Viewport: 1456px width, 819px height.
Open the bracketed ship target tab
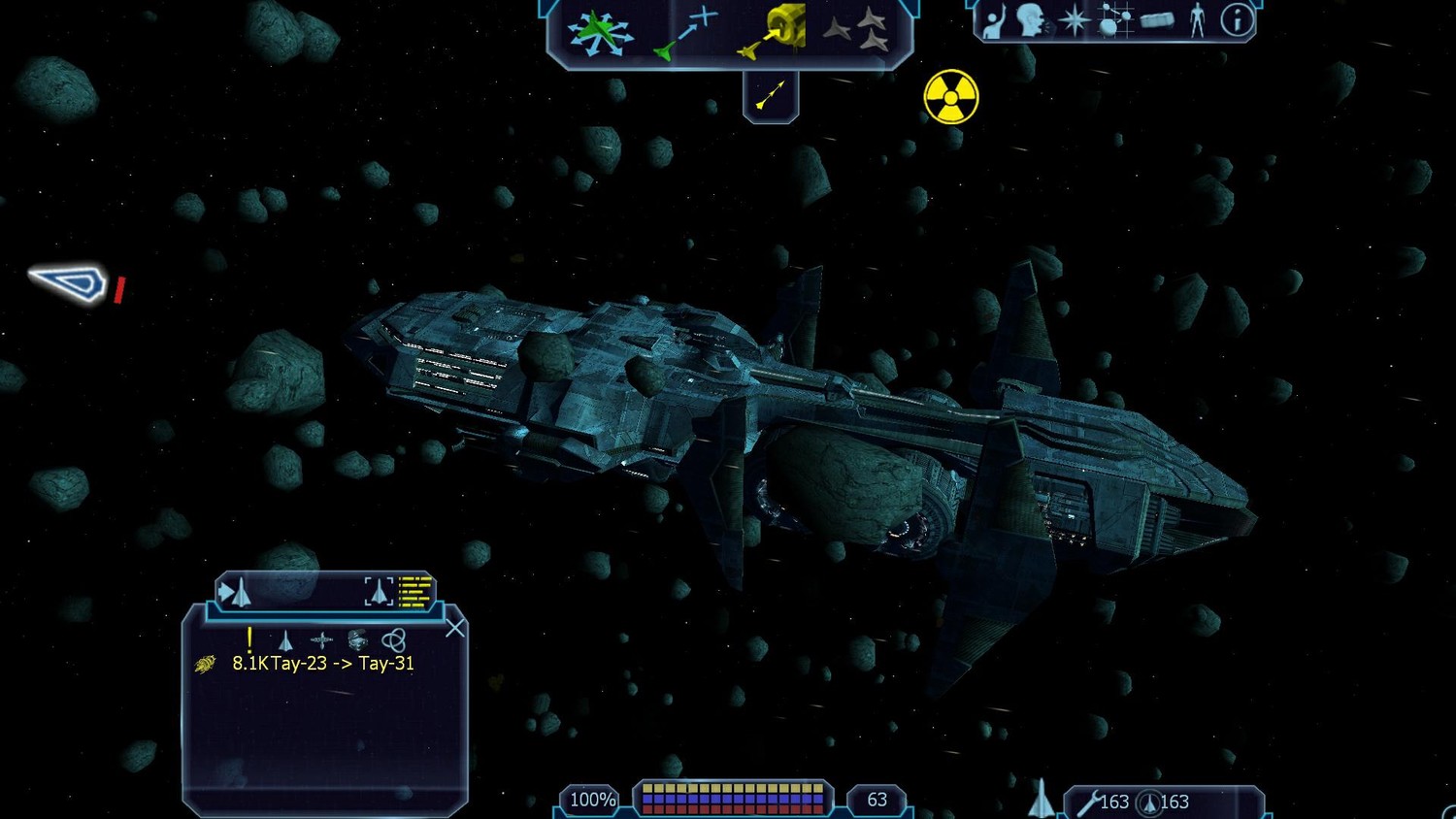point(379,591)
